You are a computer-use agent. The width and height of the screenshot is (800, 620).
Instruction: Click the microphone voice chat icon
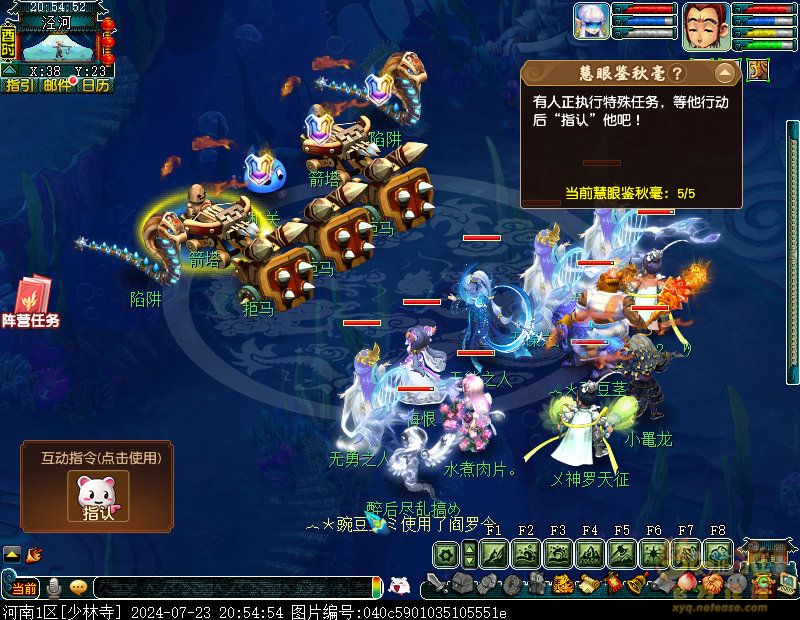coord(55,587)
